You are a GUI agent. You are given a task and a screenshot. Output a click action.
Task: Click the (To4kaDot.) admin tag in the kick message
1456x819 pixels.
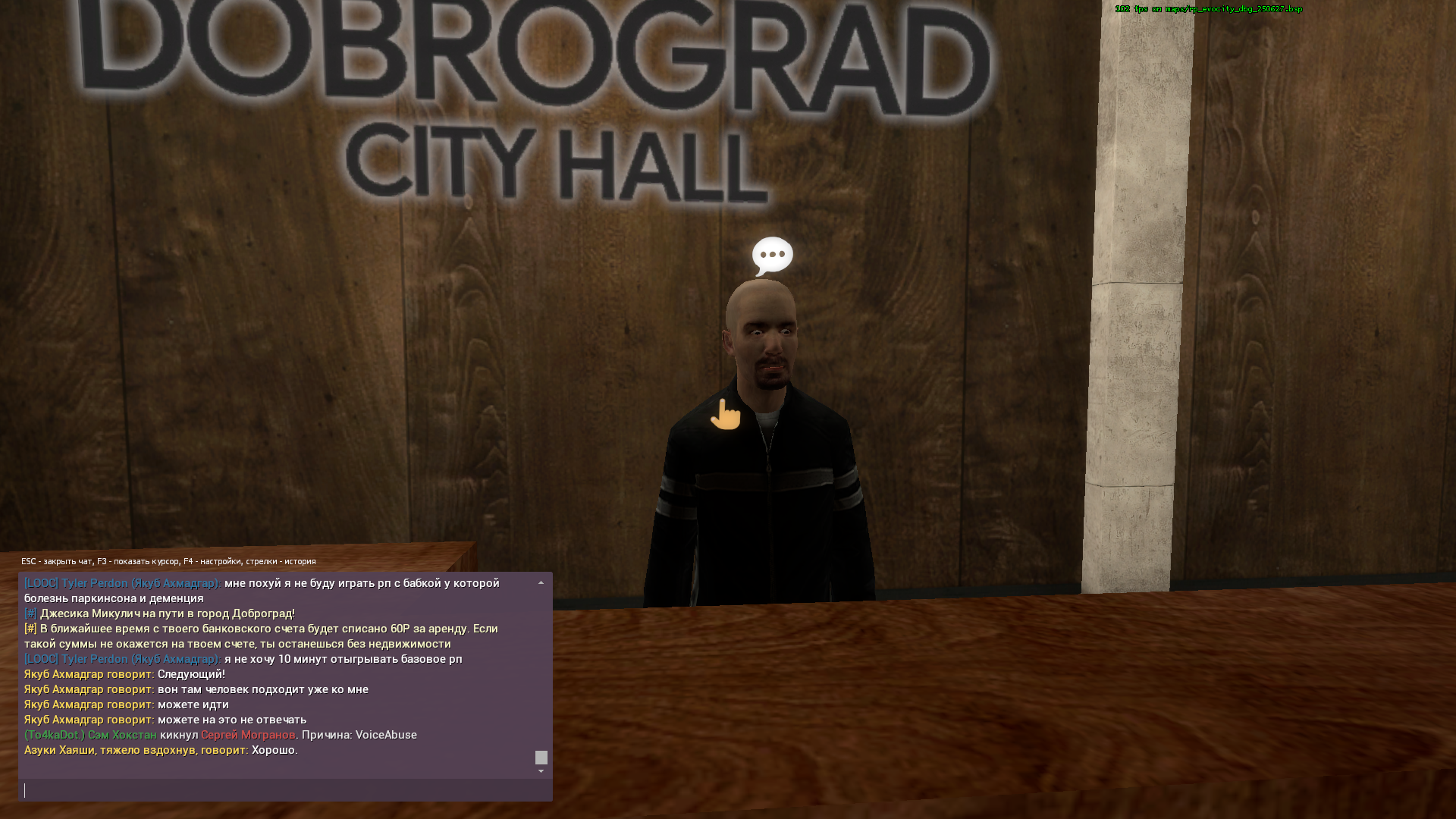coord(52,734)
